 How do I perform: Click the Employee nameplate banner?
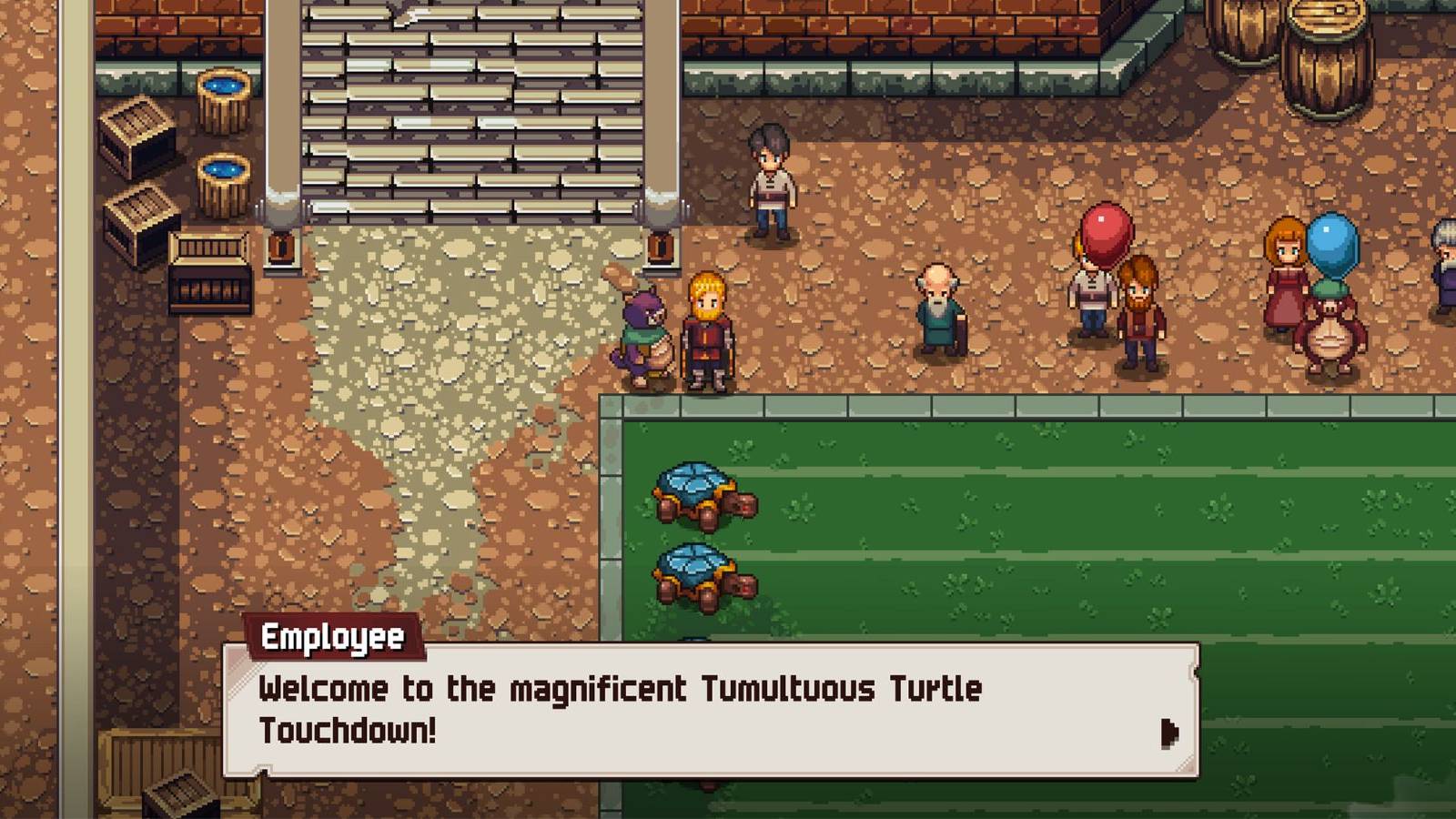333,638
